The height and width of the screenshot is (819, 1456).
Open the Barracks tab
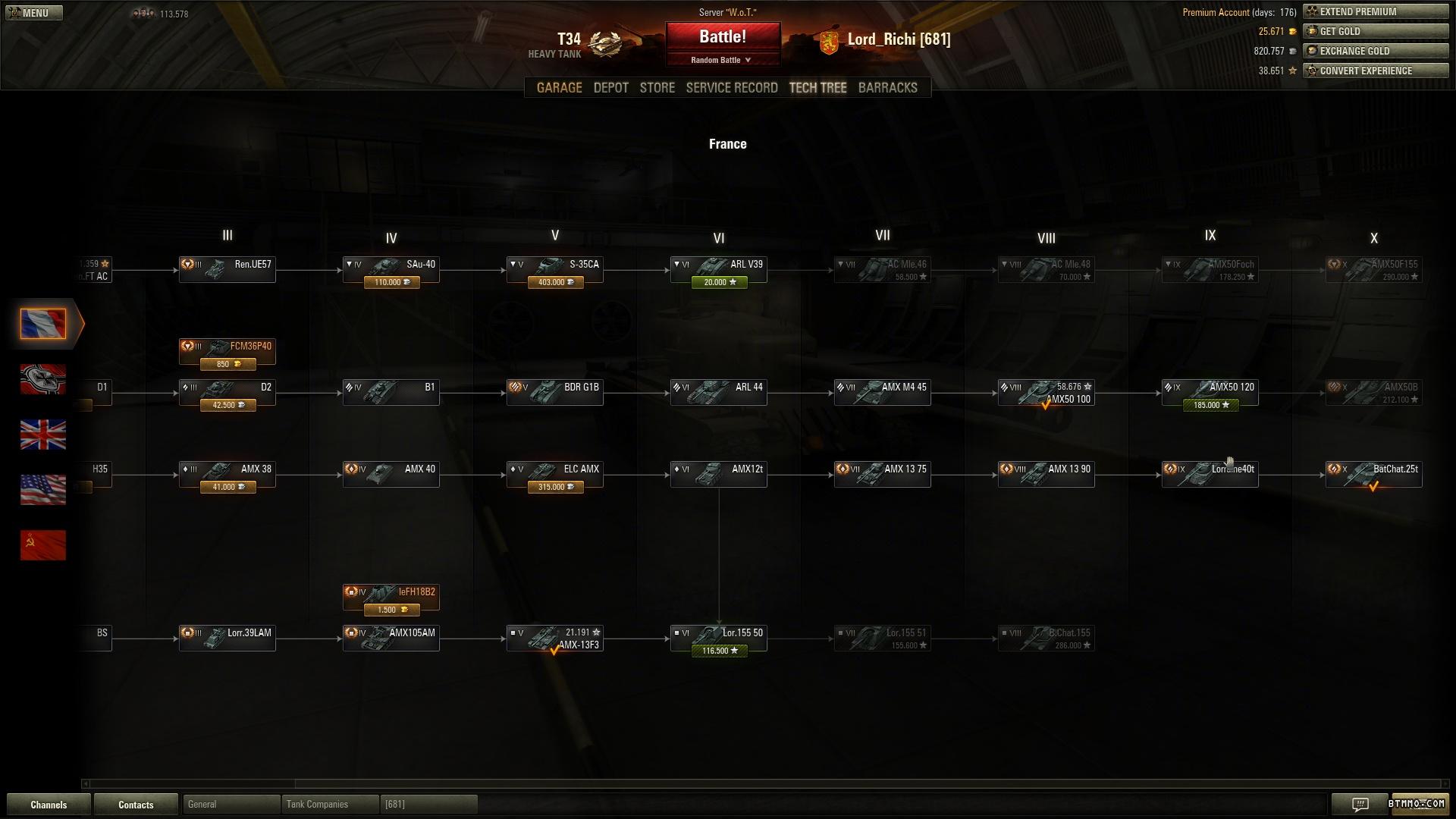[x=887, y=88]
